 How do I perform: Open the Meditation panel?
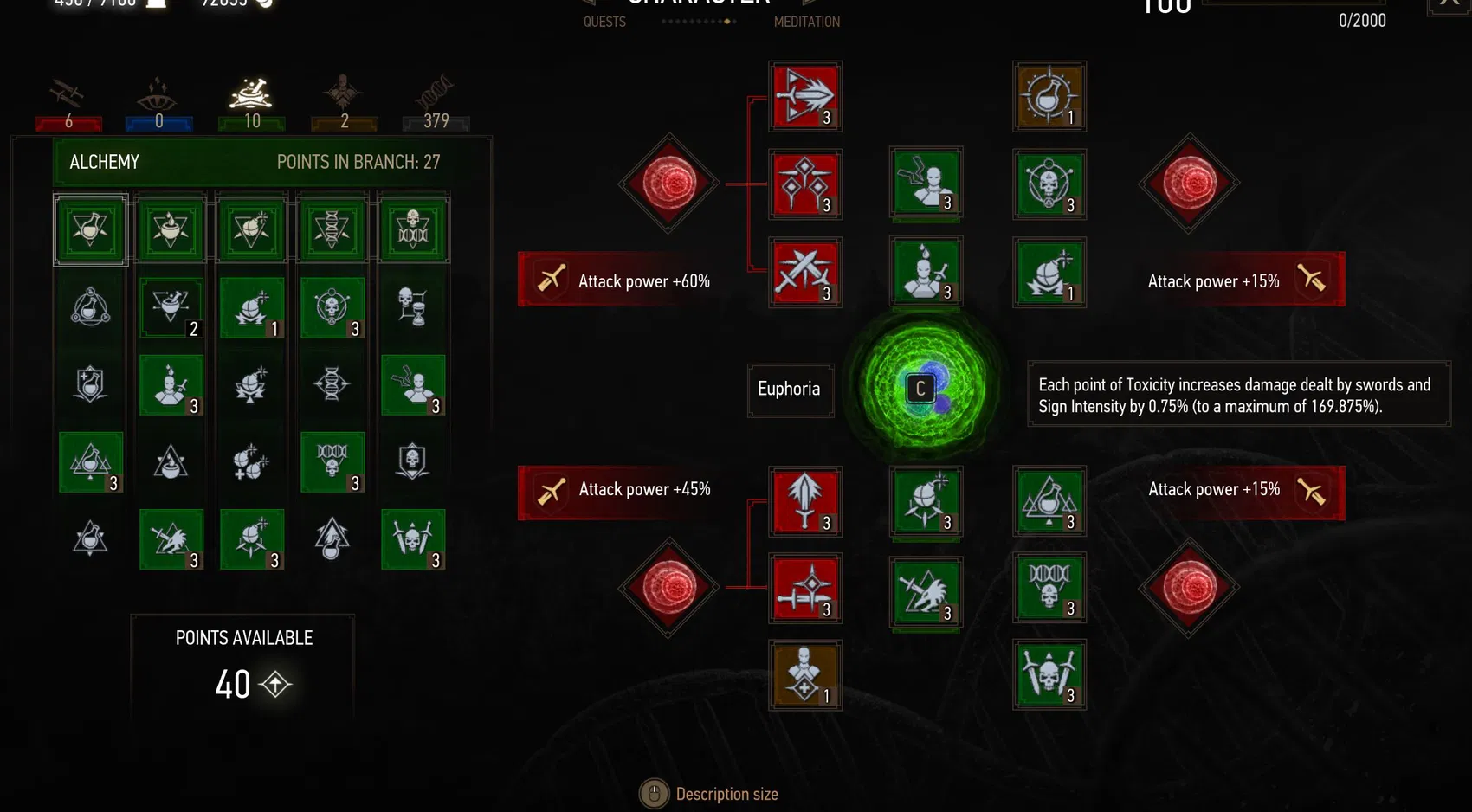pos(807,22)
